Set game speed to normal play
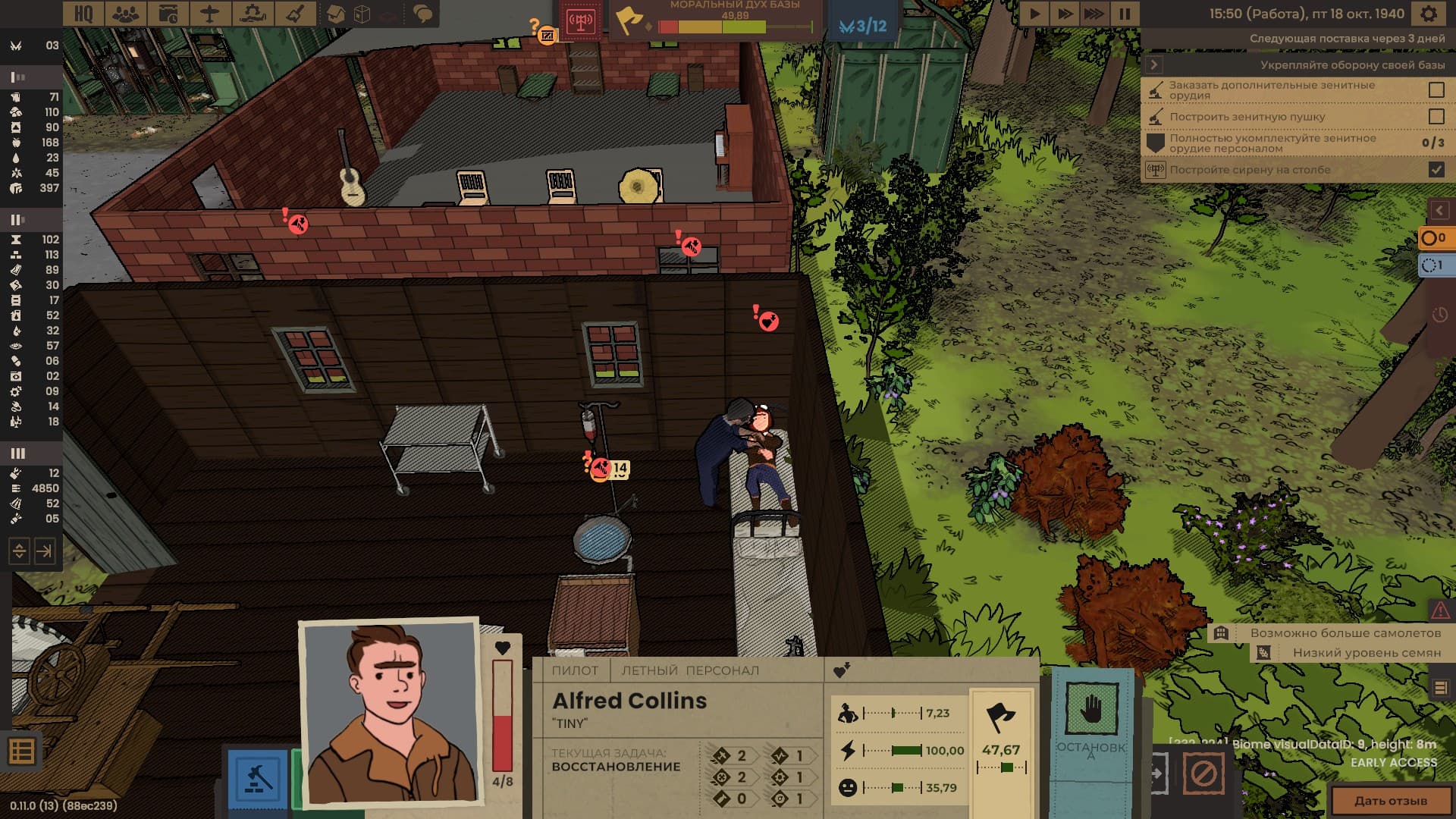1456x819 pixels. (1034, 14)
